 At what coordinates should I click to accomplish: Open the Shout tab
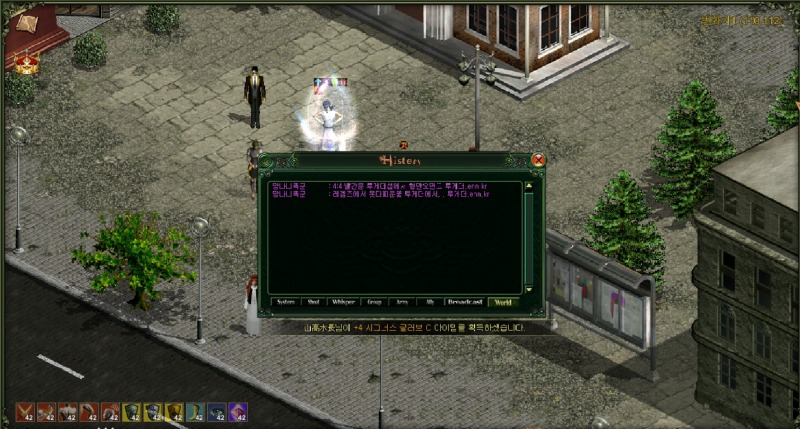(x=314, y=300)
